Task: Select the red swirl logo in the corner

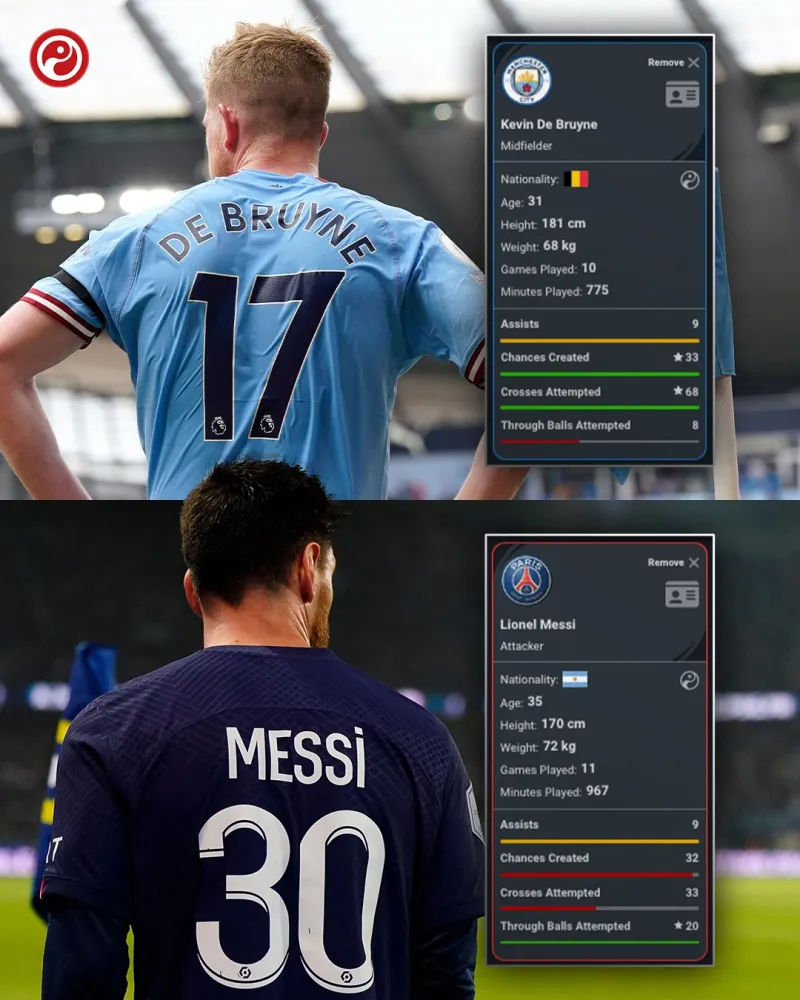Action: (x=59, y=57)
